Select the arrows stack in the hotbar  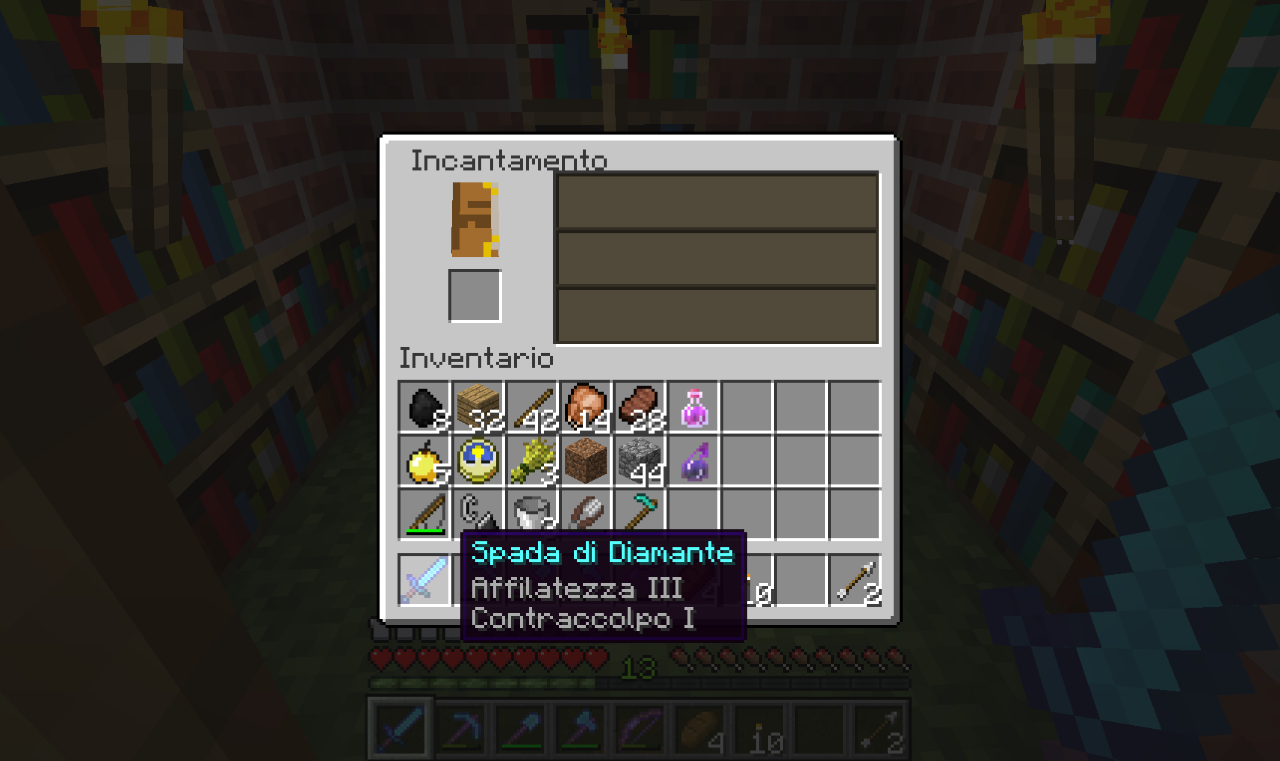click(x=857, y=580)
